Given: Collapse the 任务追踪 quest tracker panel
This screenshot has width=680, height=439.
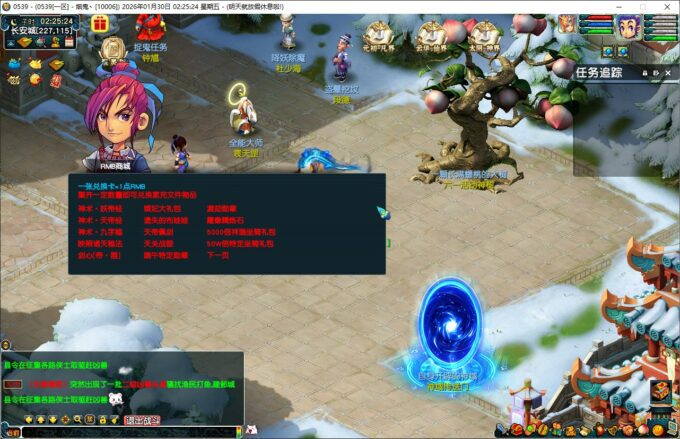Looking at the screenshot, I should 657,72.
